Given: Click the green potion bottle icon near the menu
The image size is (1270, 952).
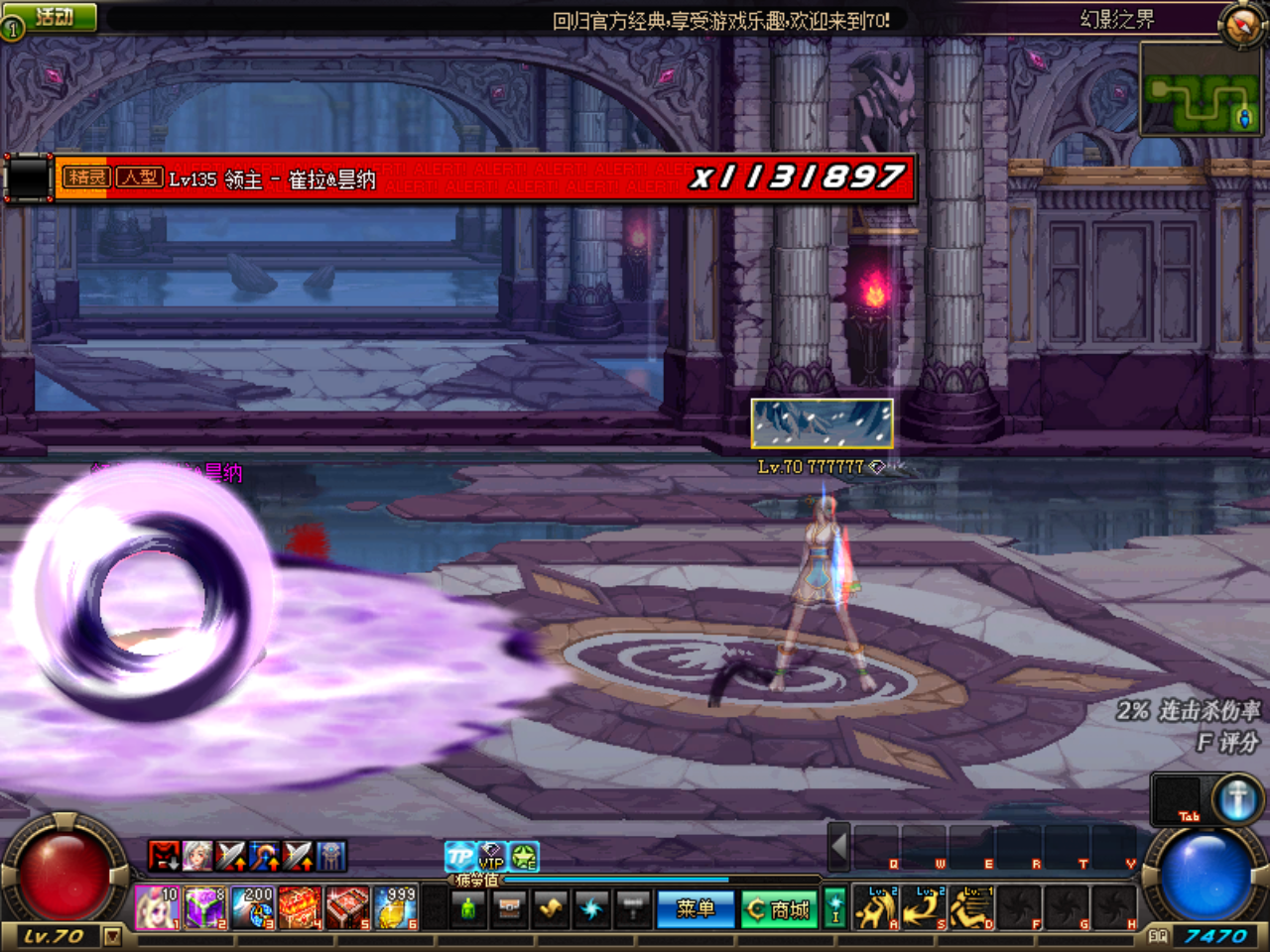Looking at the screenshot, I should 468,908.
